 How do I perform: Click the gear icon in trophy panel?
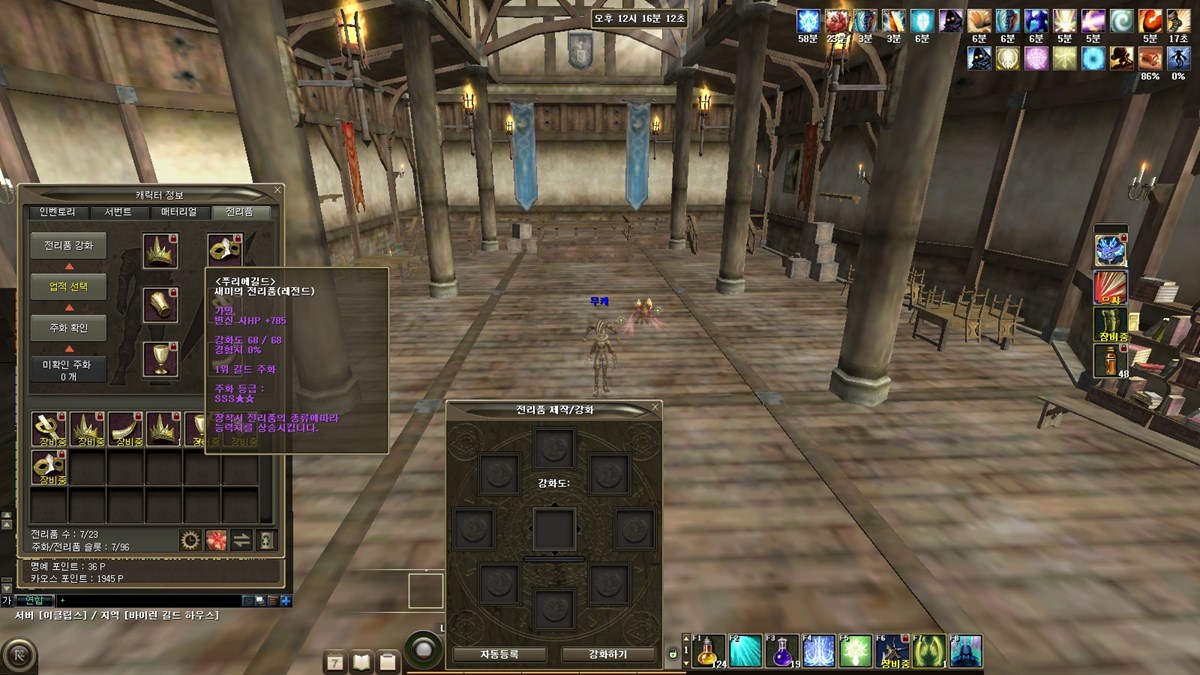tap(190, 540)
